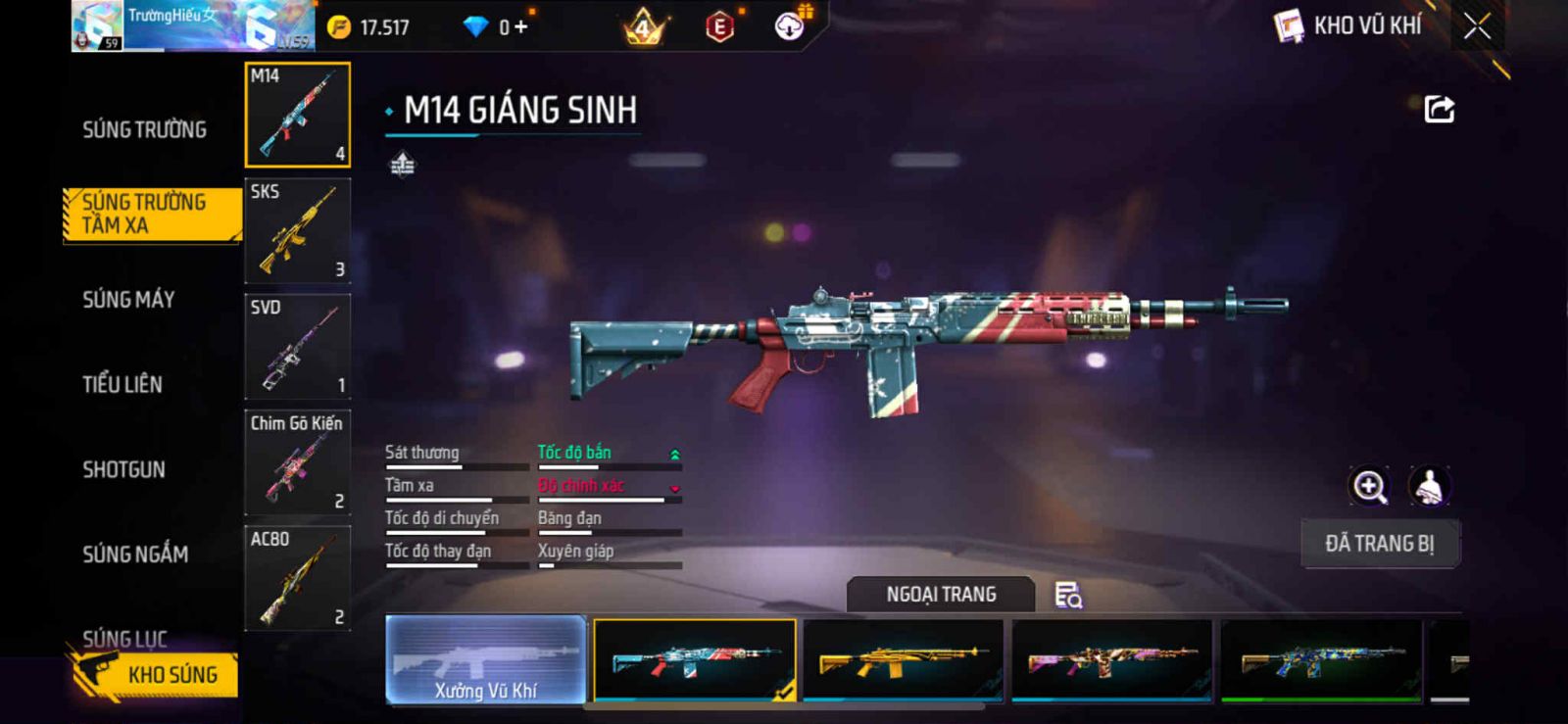The height and width of the screenshot is (724, 1568).
Task: Close the weapon armory screen
Action: [1477, 27]
